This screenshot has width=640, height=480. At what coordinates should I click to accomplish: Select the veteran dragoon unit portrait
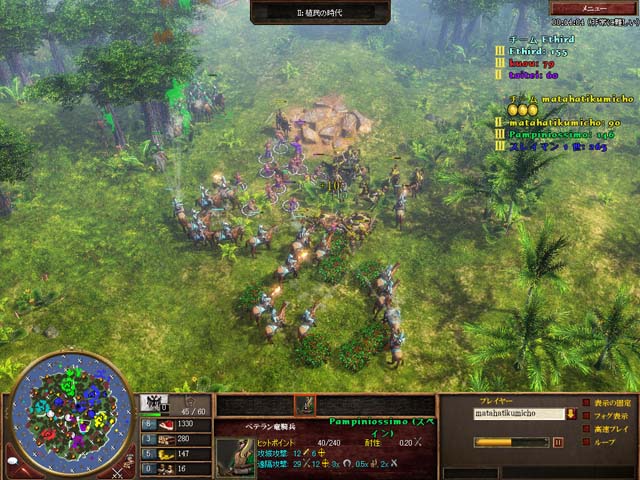click(236, 457)
